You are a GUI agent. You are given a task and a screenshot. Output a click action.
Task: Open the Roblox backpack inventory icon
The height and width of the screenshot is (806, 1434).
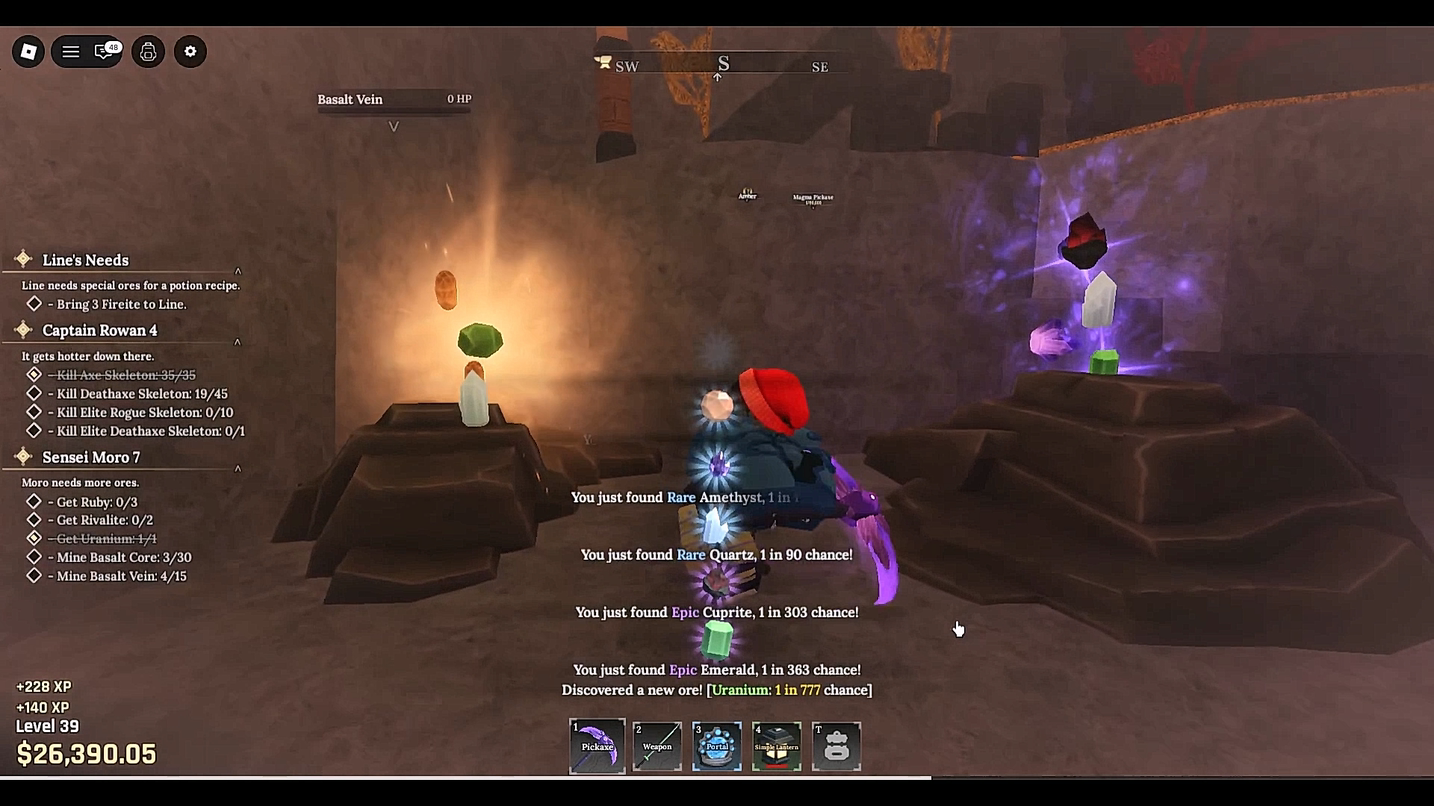tap(148, 50)
